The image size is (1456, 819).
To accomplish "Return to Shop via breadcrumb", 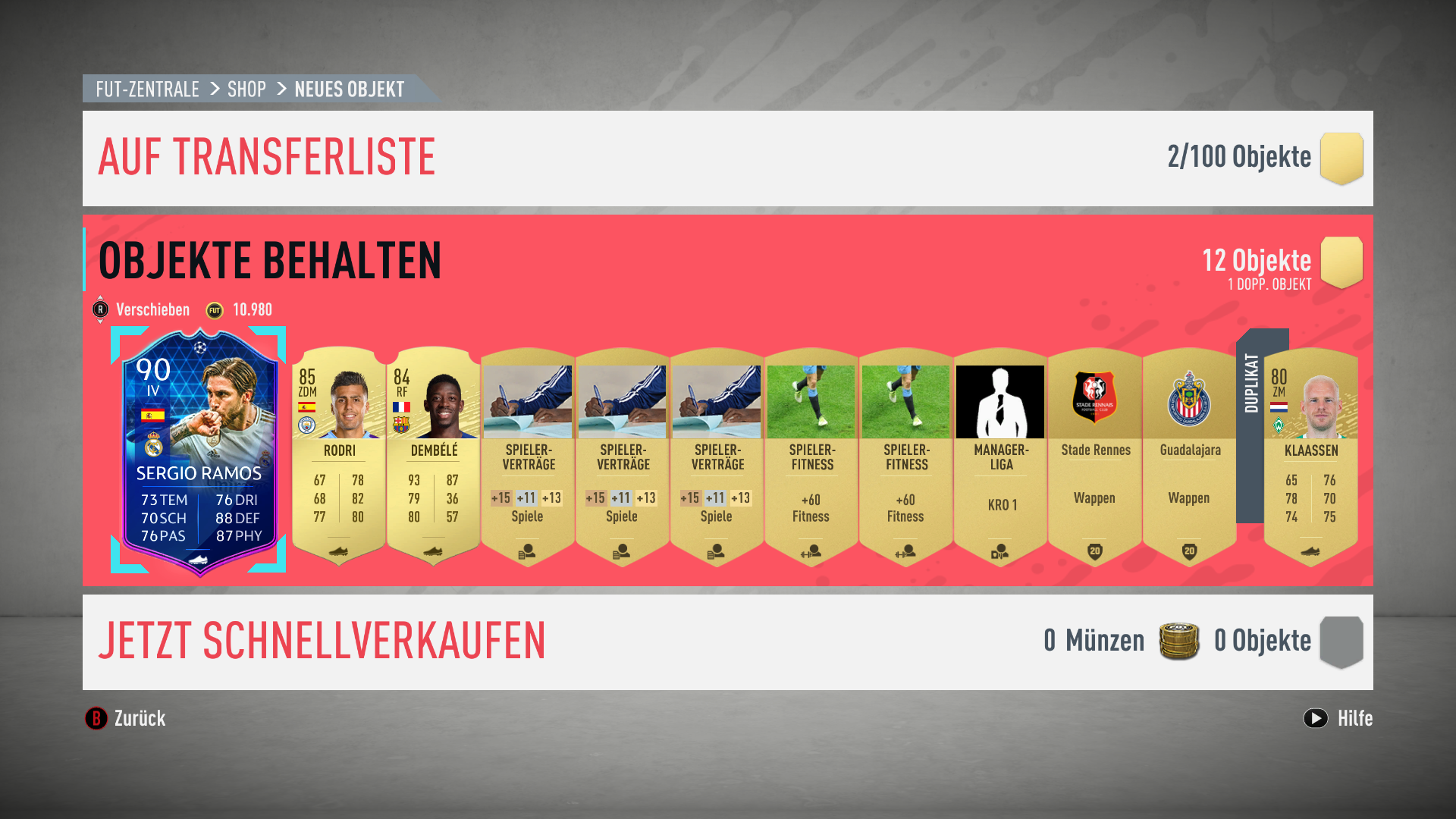I will pyautogui.click(x=246, y=89).
